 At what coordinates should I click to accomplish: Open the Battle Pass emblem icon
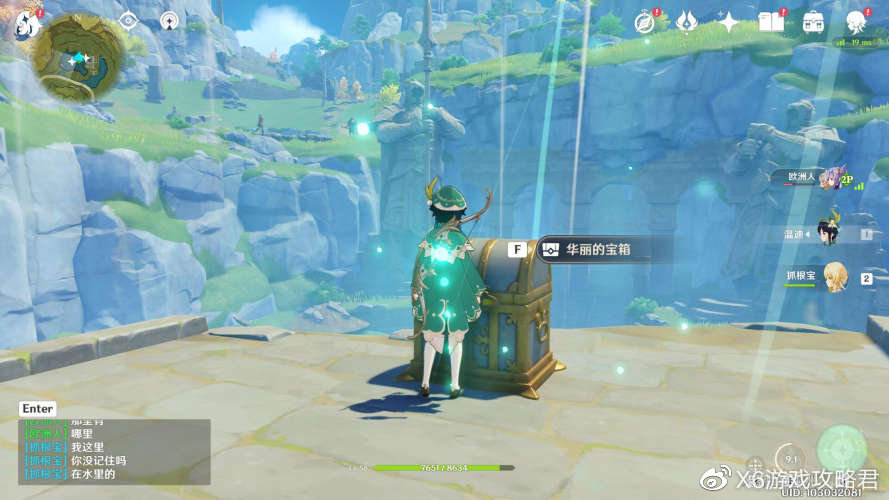click(687, 21)
